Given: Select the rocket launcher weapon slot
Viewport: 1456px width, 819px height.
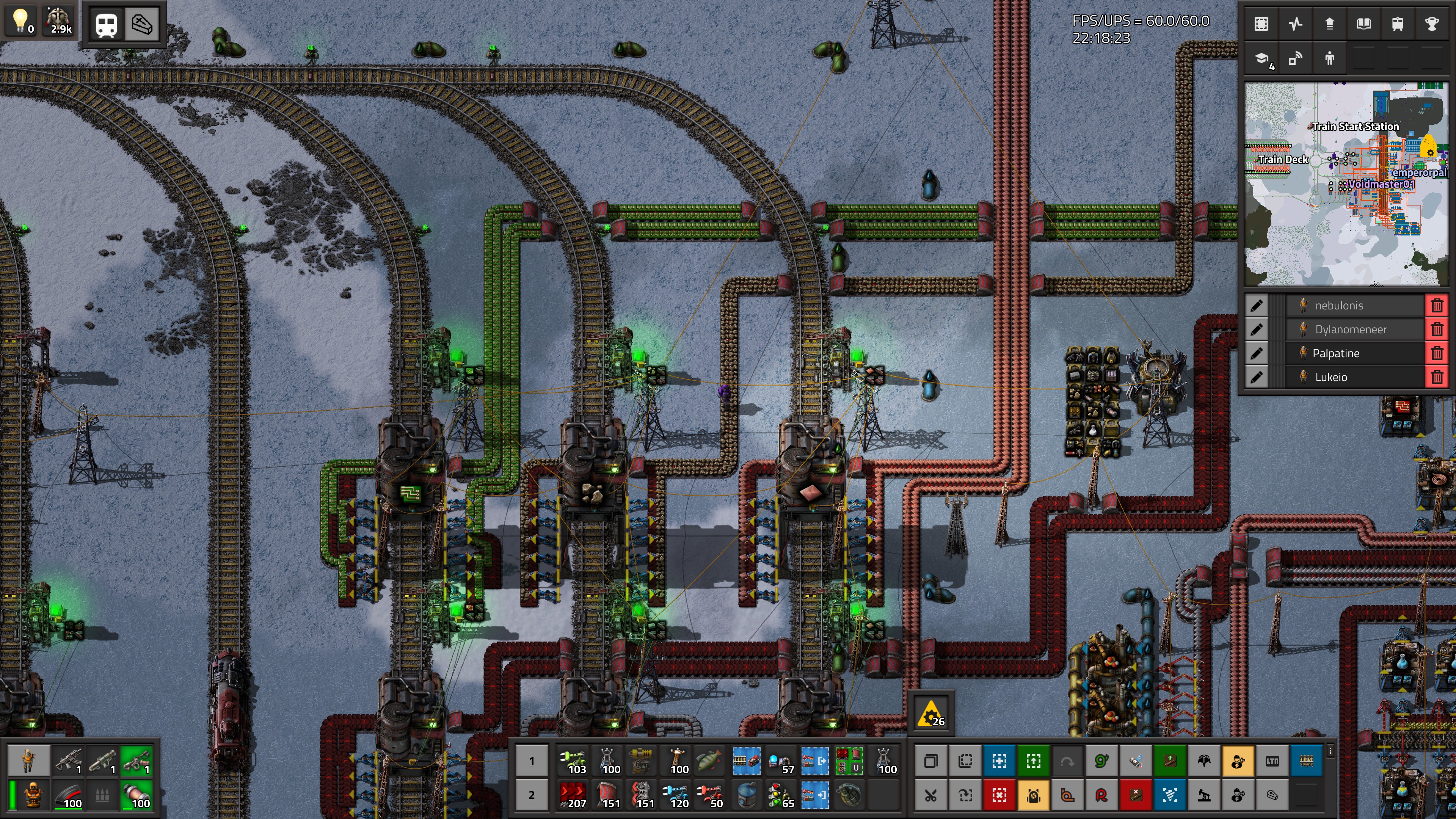Looking at the screenshot, I should pyautogui.click(x=102, y=761).
